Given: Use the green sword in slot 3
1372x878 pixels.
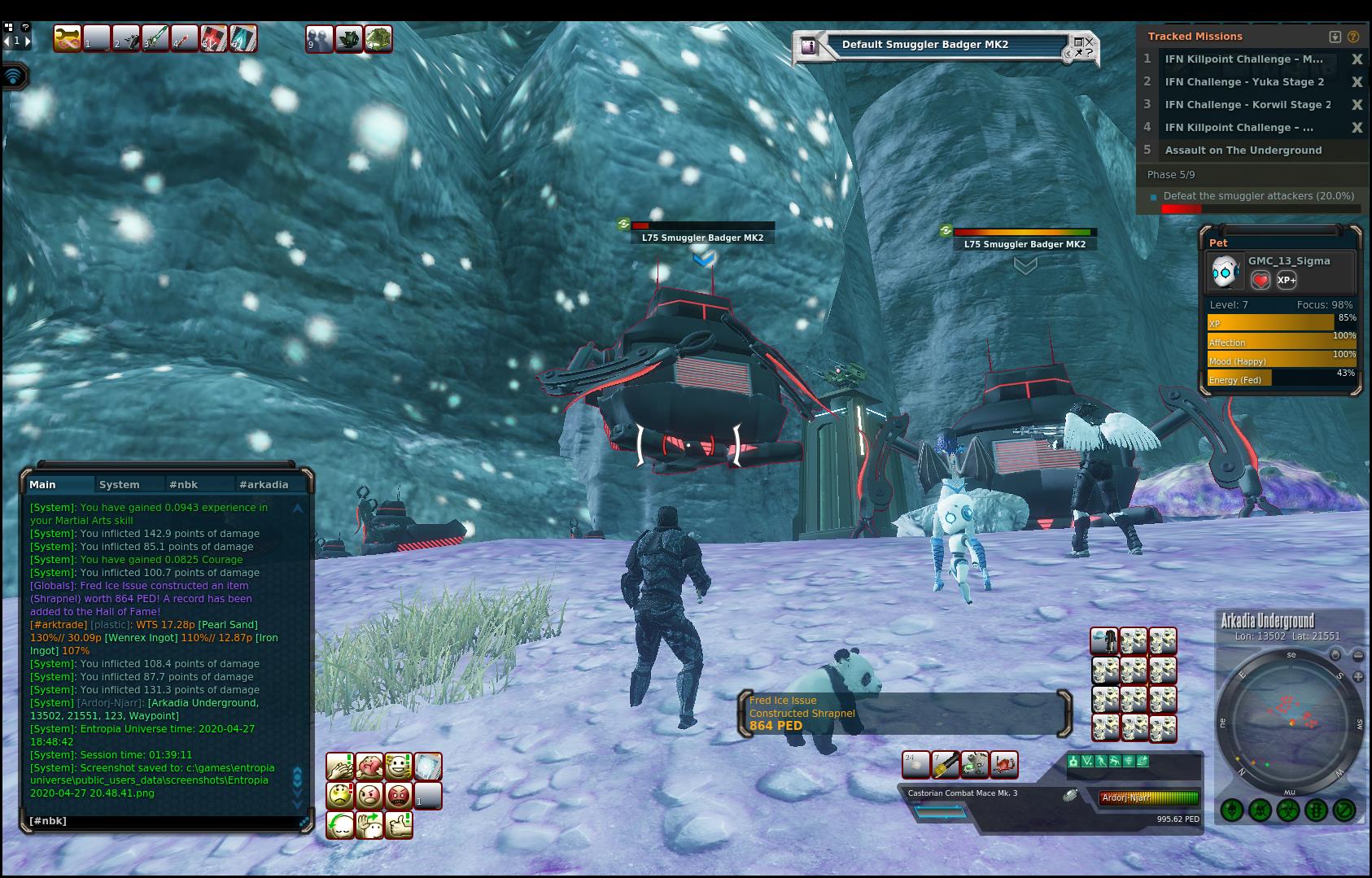Looking at the screenshot, I should tap(155, 38).
